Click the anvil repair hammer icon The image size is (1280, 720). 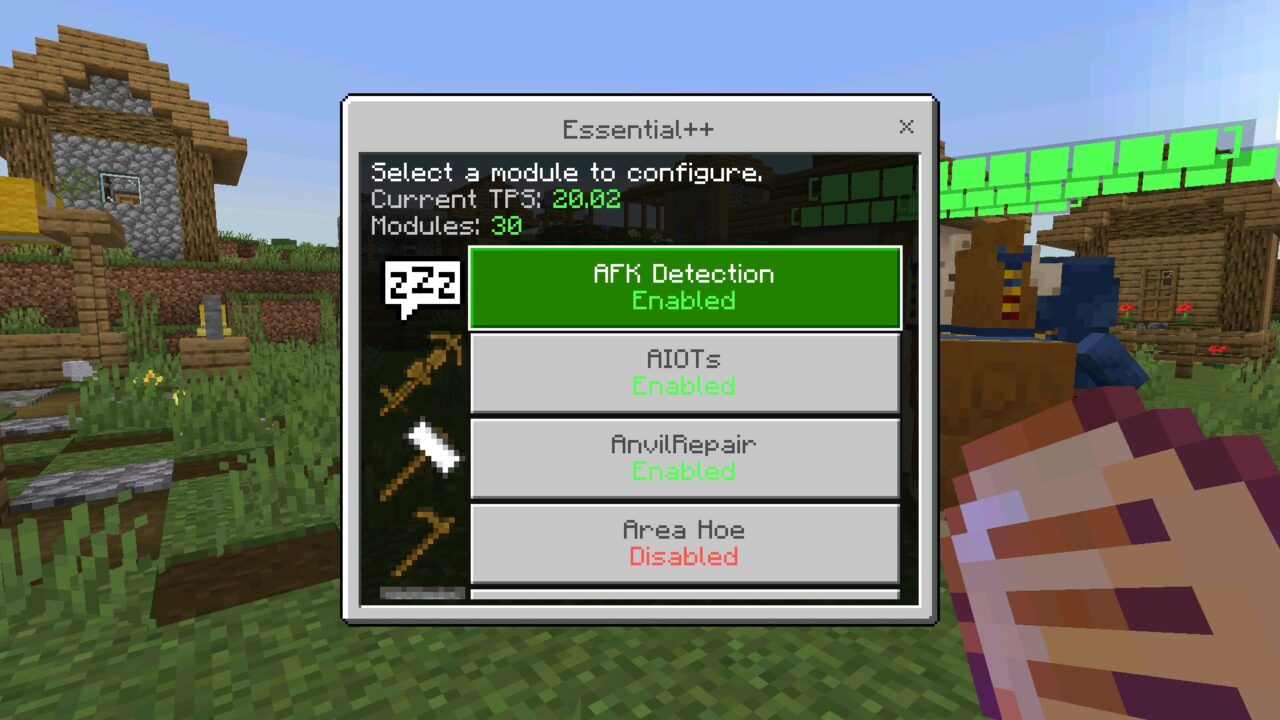coord(420,458)
